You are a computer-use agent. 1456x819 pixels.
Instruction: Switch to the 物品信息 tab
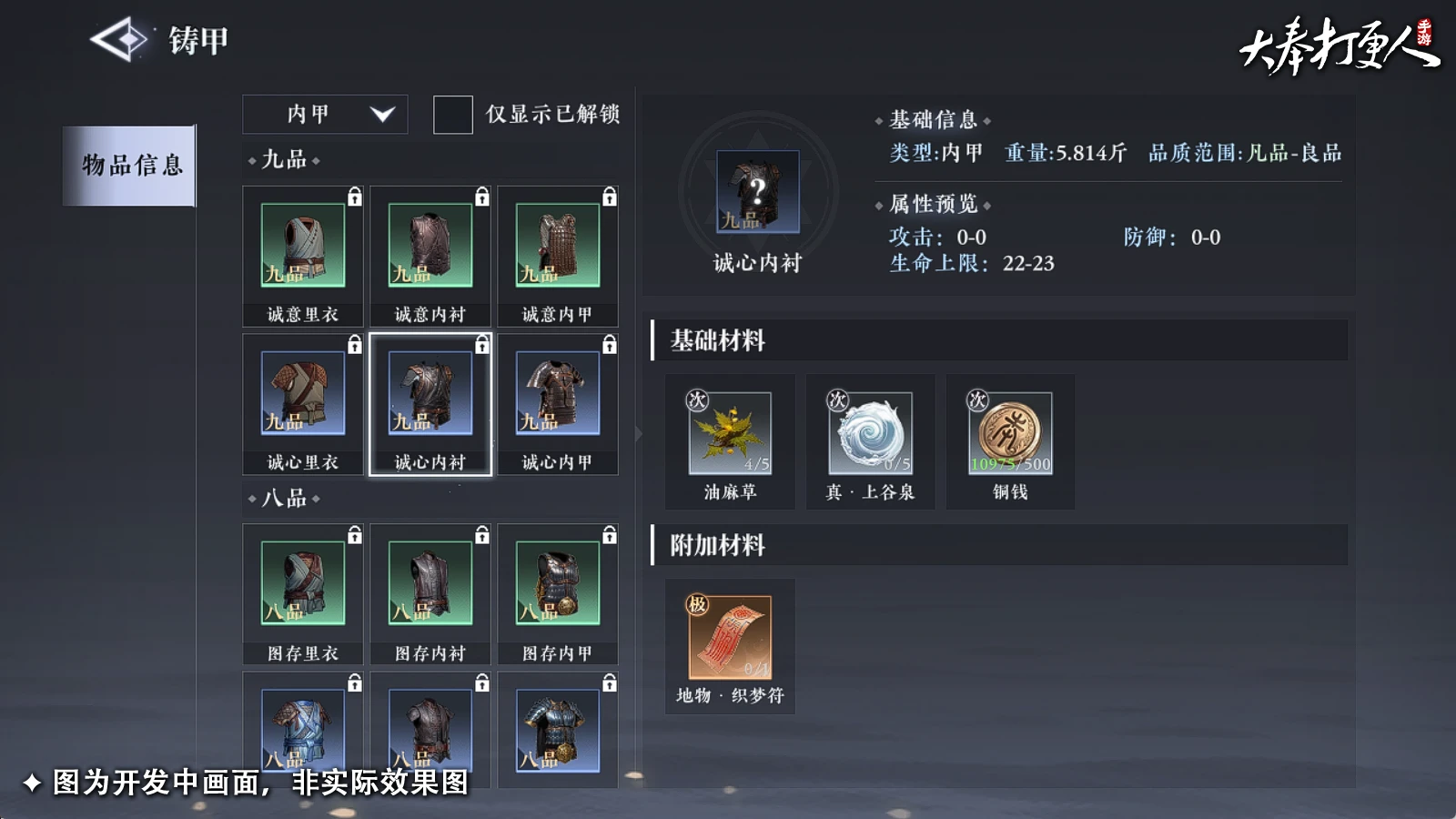tap(129, 166)
